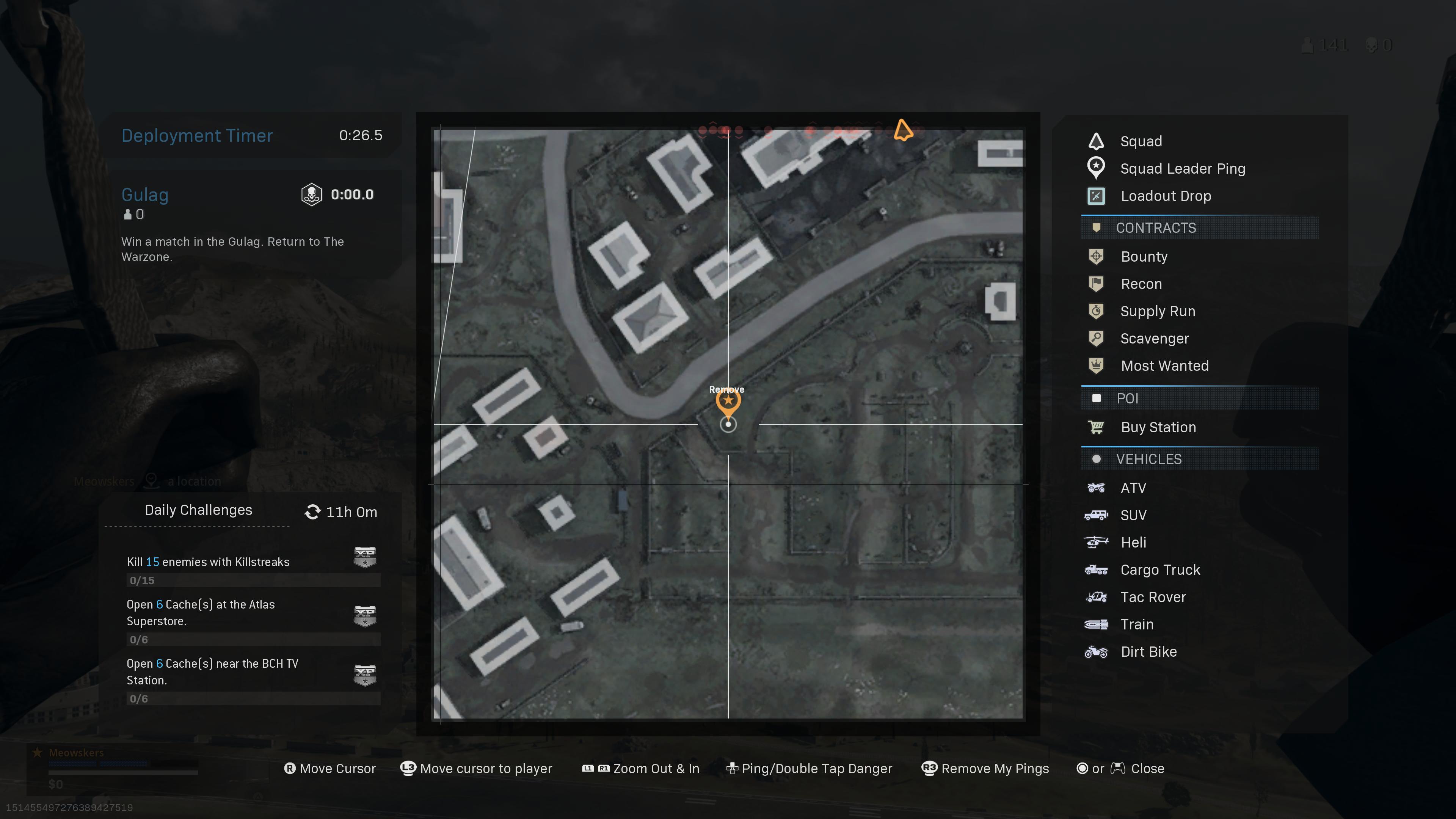Screen dimensions: 1456x819
Task: Select the ATV quad bike icon
Action: tap(1097, 488)
